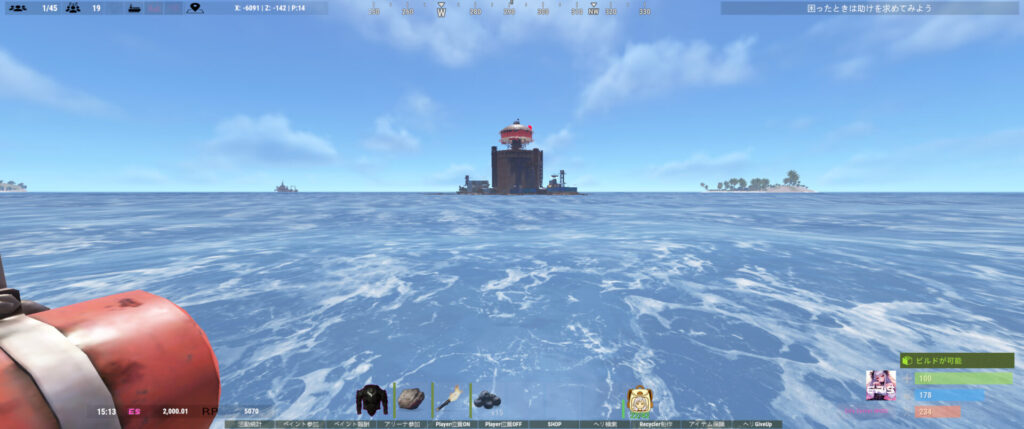
Task: Select the torch hotbar slot
Action: [448, 399]
